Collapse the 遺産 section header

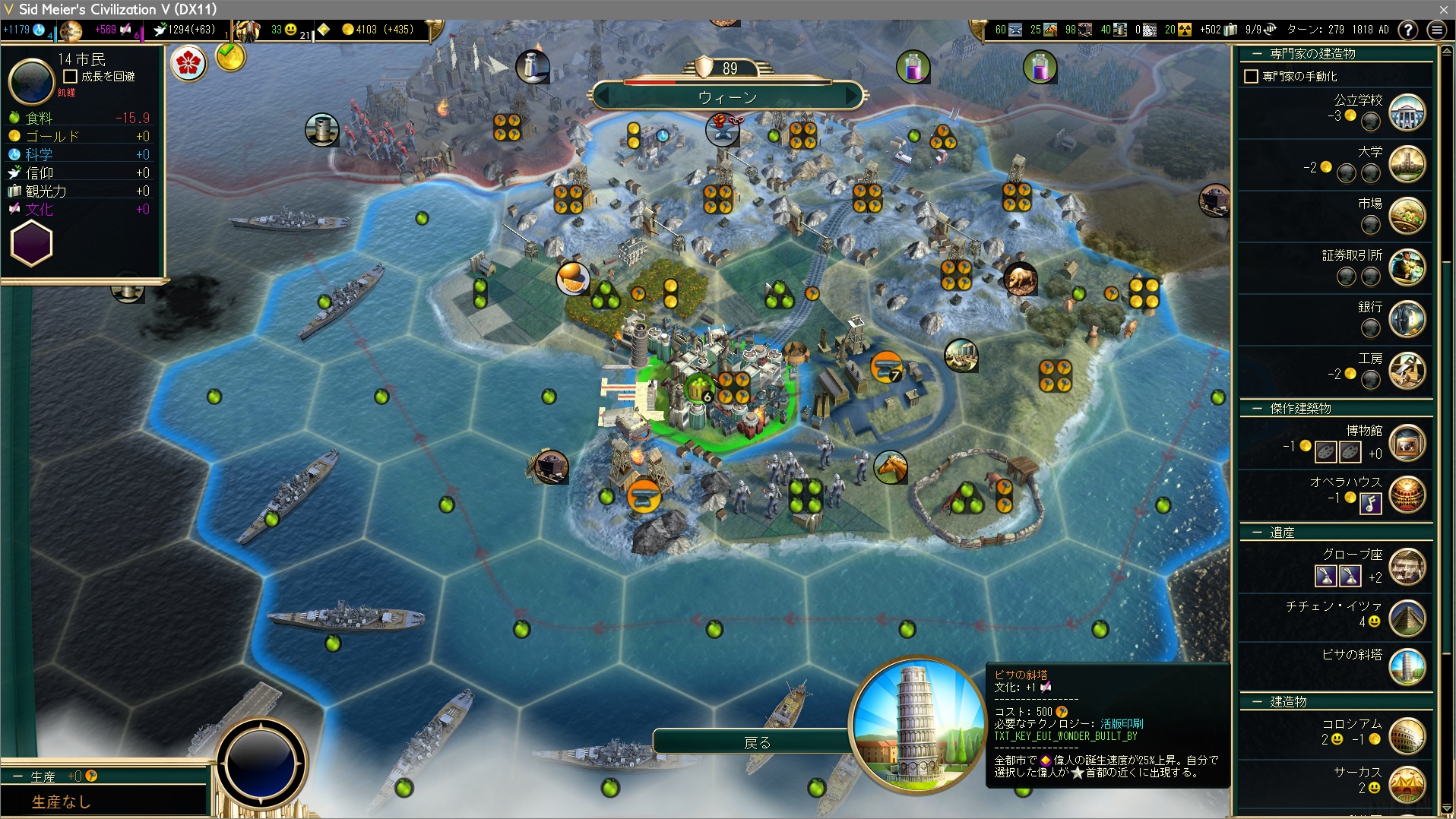1257,533
